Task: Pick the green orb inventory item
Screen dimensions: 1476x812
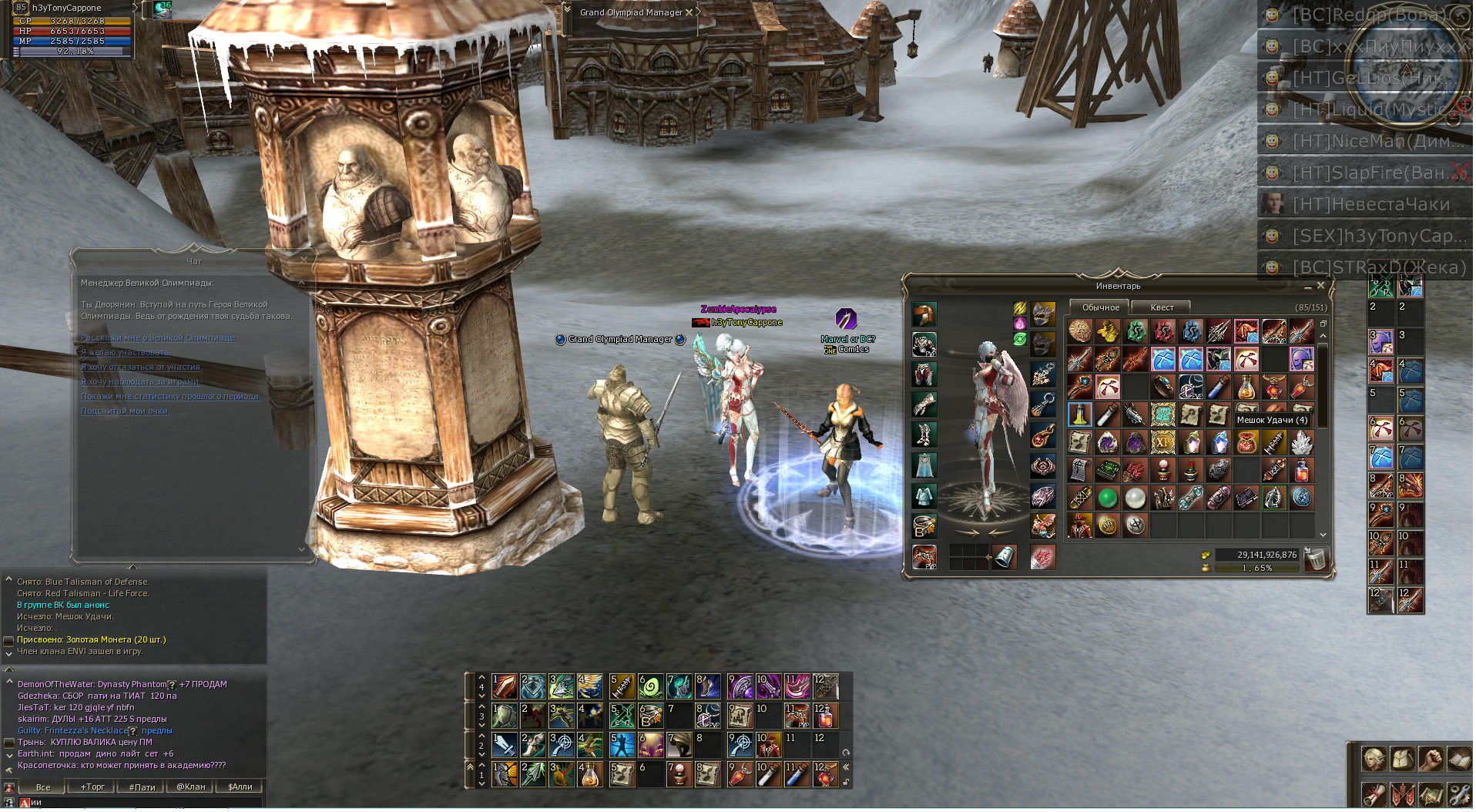Action: (x=1107, y=498)
